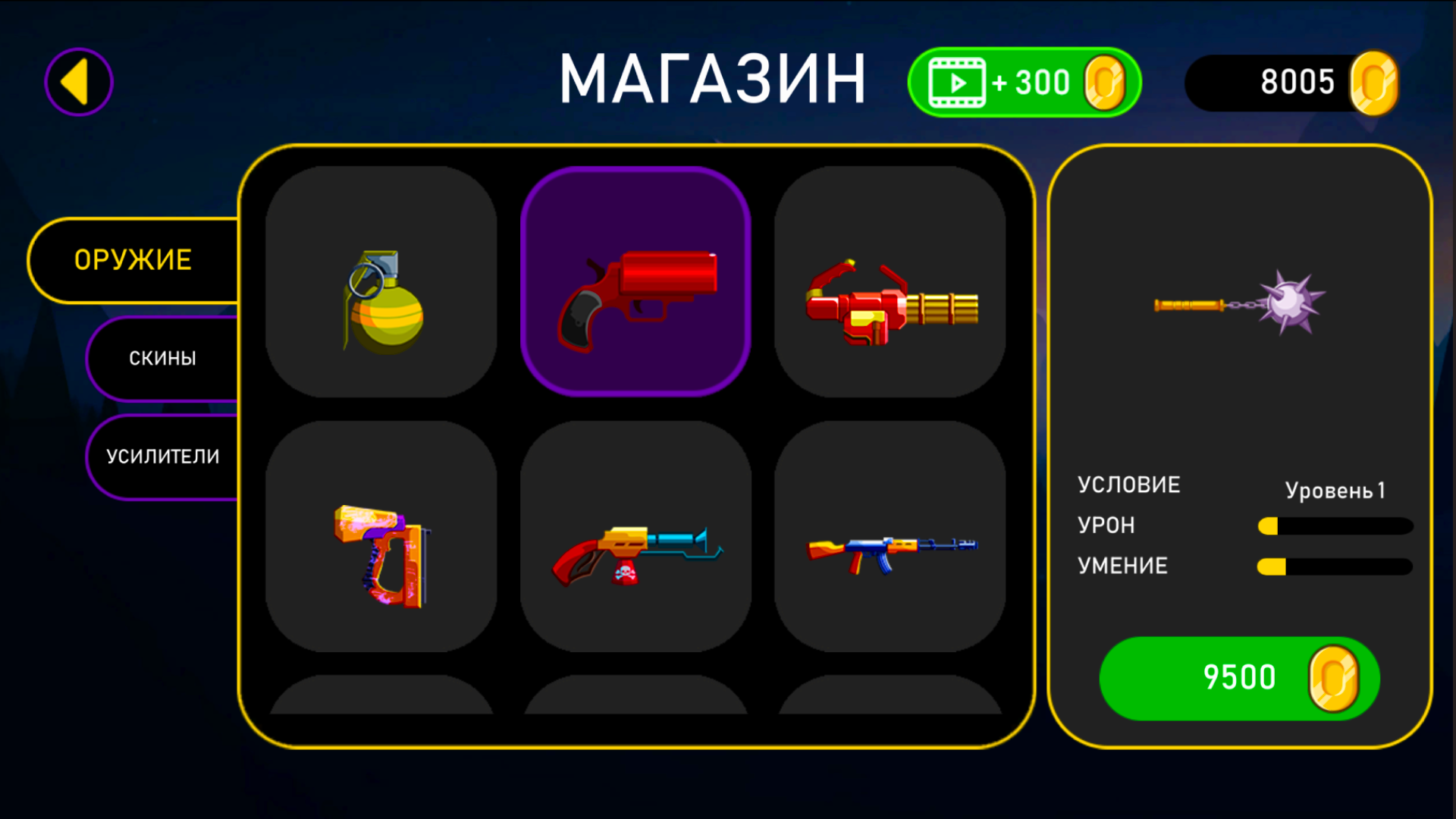Image resolution: width=1456 pixels, height=819 pixels.
Task: Click the spiked mace preview image
Action: (1234, 303)
